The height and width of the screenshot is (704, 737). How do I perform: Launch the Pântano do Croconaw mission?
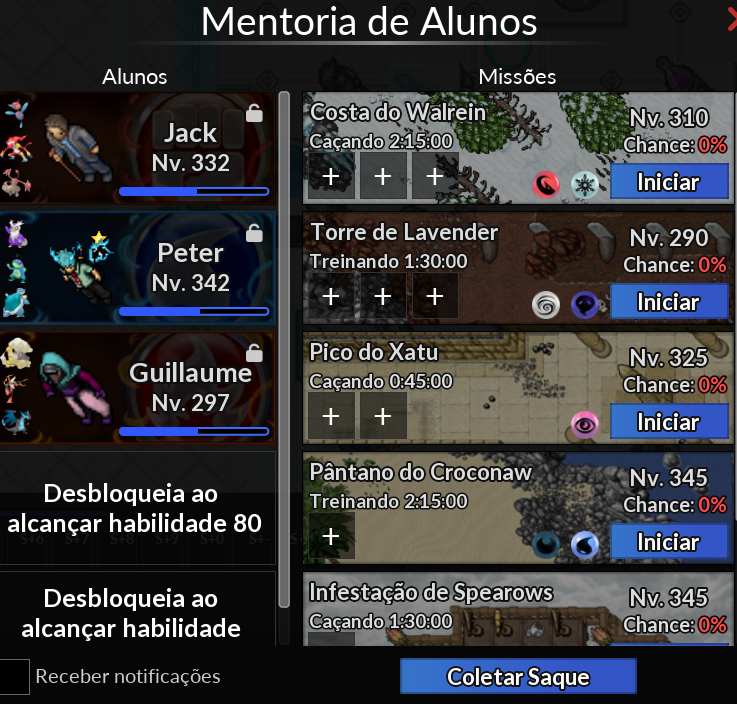point(668,542)
